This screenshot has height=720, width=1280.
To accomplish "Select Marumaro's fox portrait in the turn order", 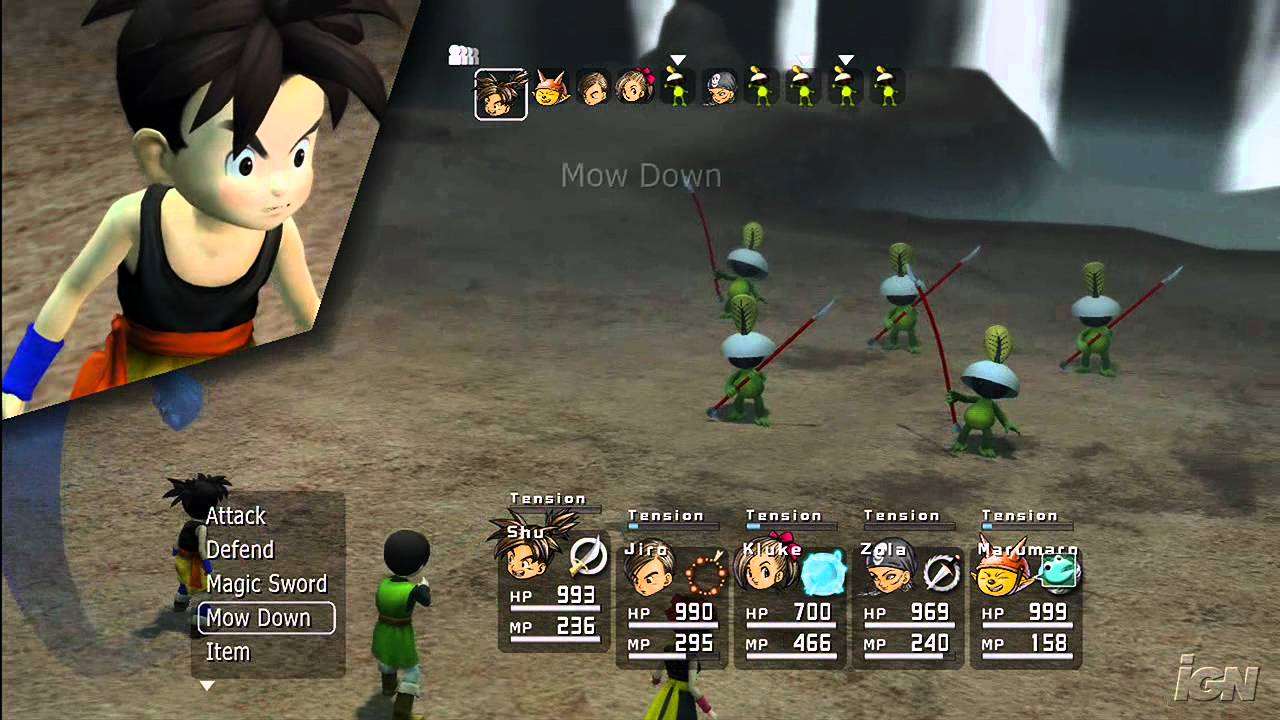I will click(x=550, y=91).
